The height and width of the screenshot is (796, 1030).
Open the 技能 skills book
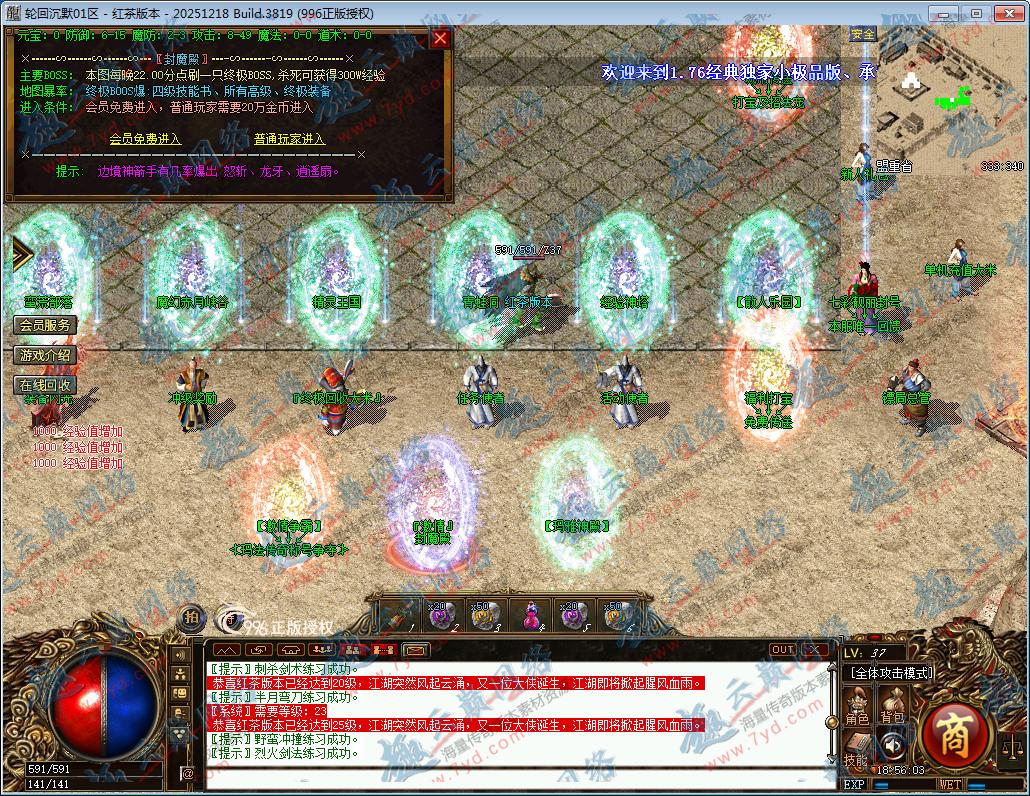tap(857, 748)
